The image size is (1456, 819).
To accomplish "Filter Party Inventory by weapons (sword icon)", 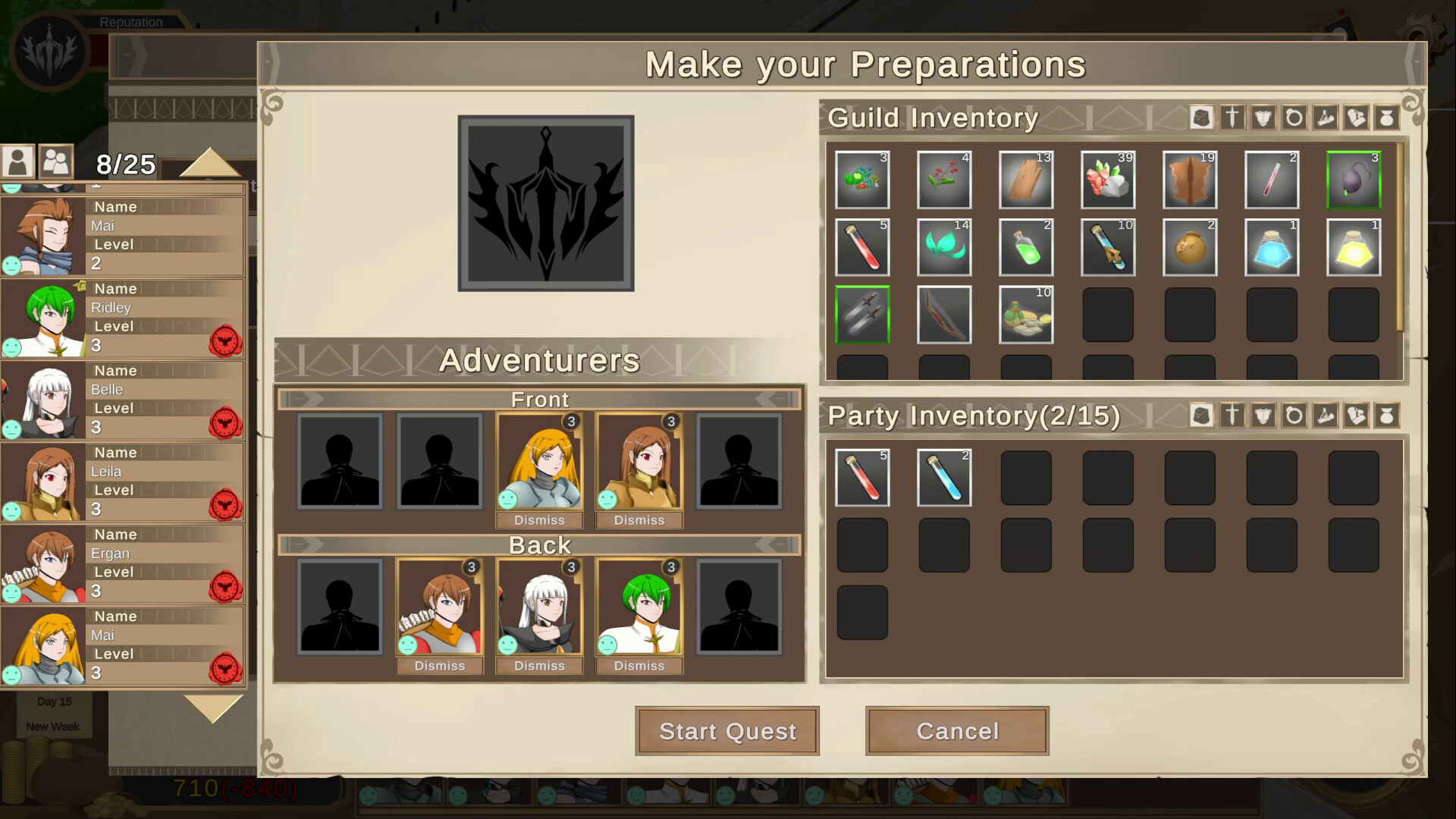I will [x=1232, y=416].
